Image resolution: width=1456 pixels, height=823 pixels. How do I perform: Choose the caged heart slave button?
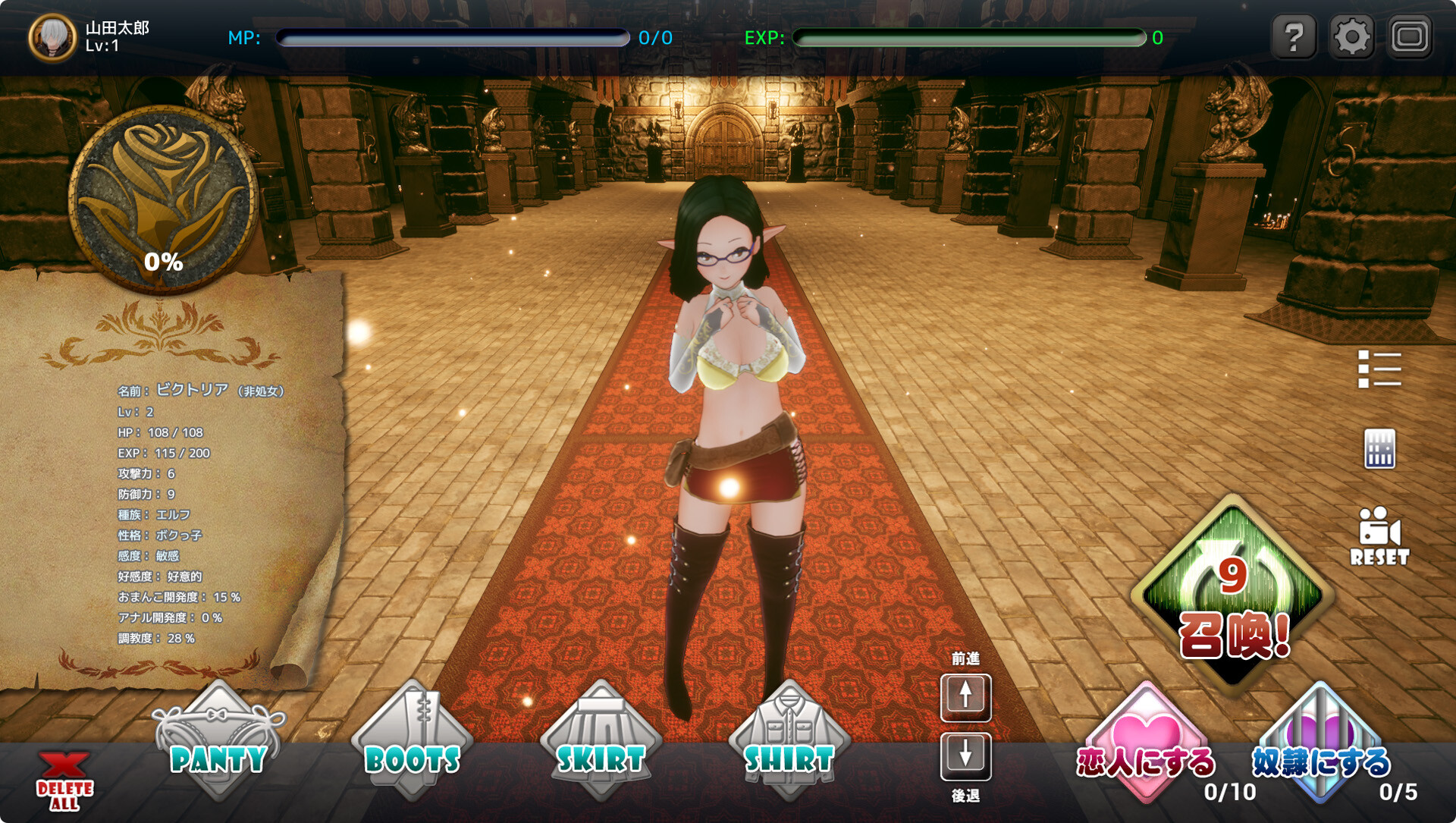[x=1320, y=745]
